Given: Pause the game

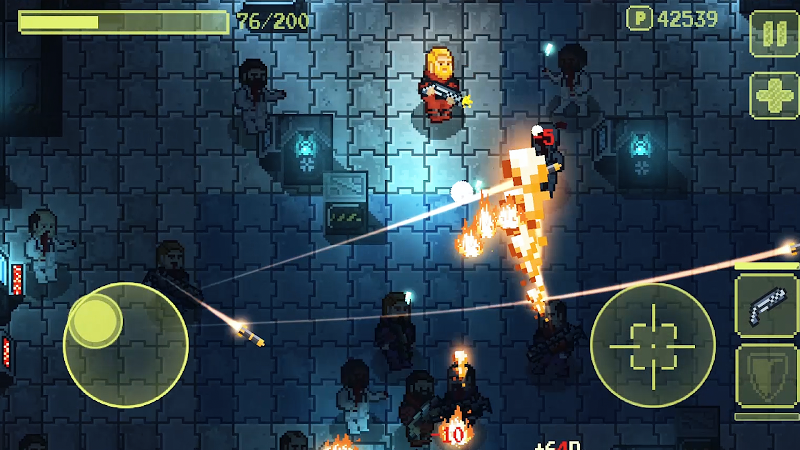Looking at the screenshot, I should point(774,34).
